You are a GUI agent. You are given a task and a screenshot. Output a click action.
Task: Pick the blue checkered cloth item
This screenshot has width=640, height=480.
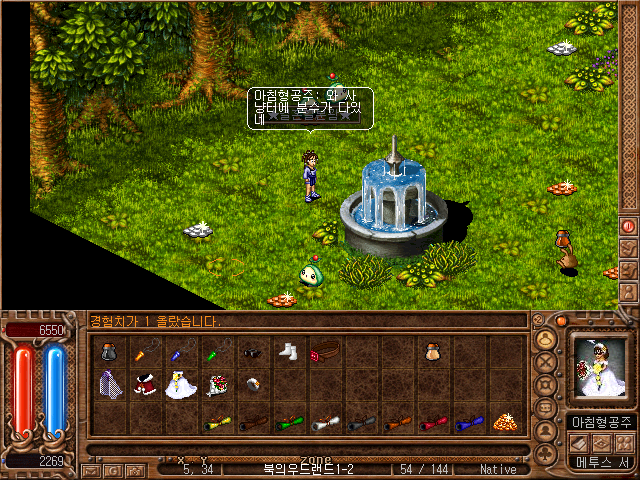coord(110,385)
